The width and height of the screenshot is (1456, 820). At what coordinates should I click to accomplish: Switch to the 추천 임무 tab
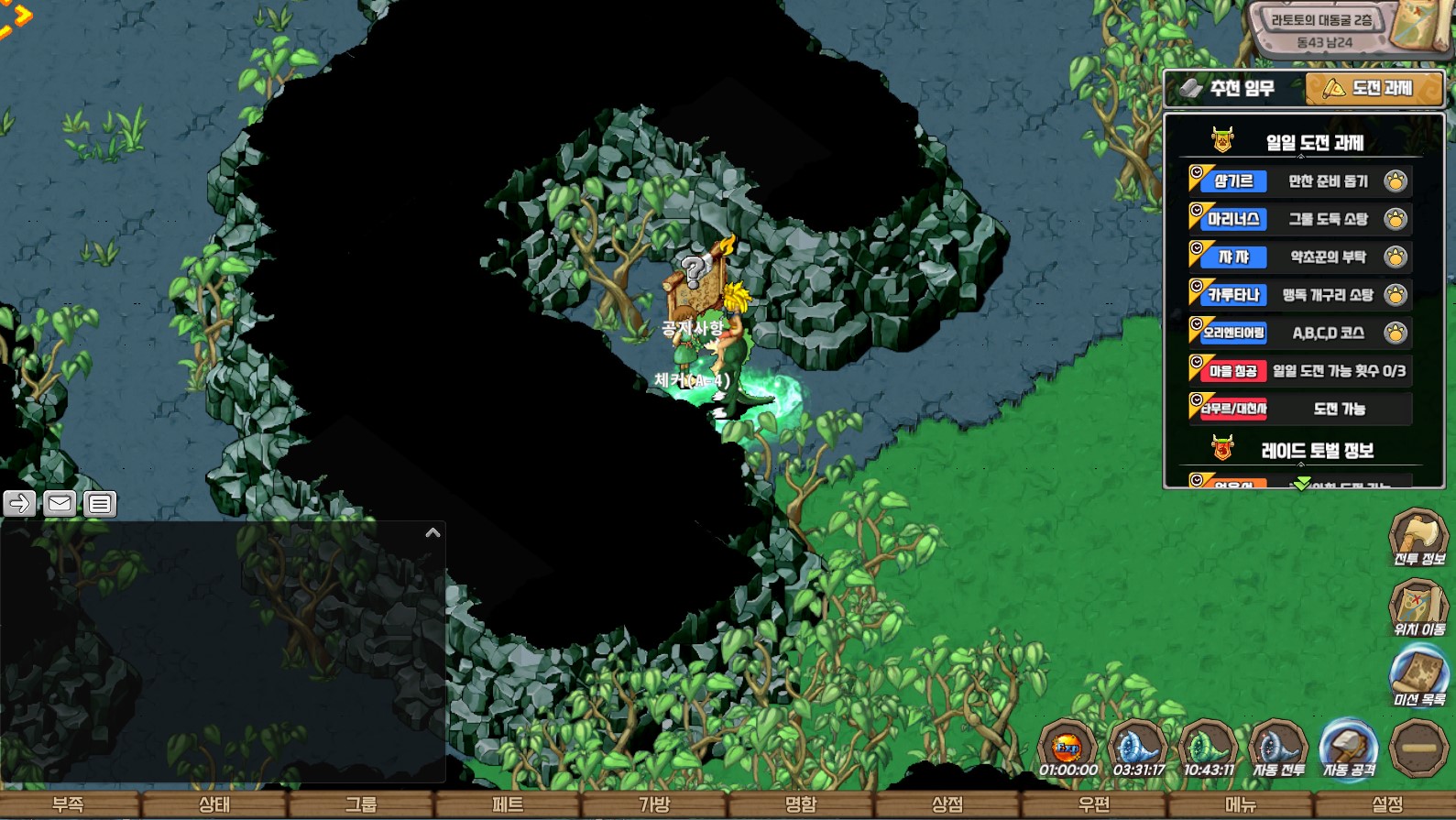click(1232, 89)
